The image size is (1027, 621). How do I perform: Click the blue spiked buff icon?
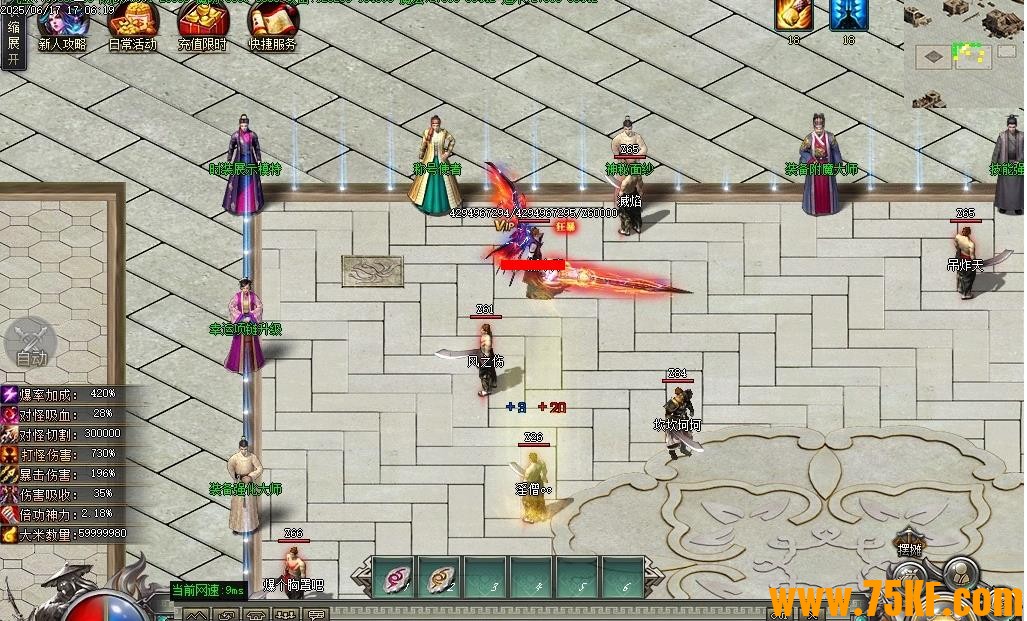[x=849, y=15]
